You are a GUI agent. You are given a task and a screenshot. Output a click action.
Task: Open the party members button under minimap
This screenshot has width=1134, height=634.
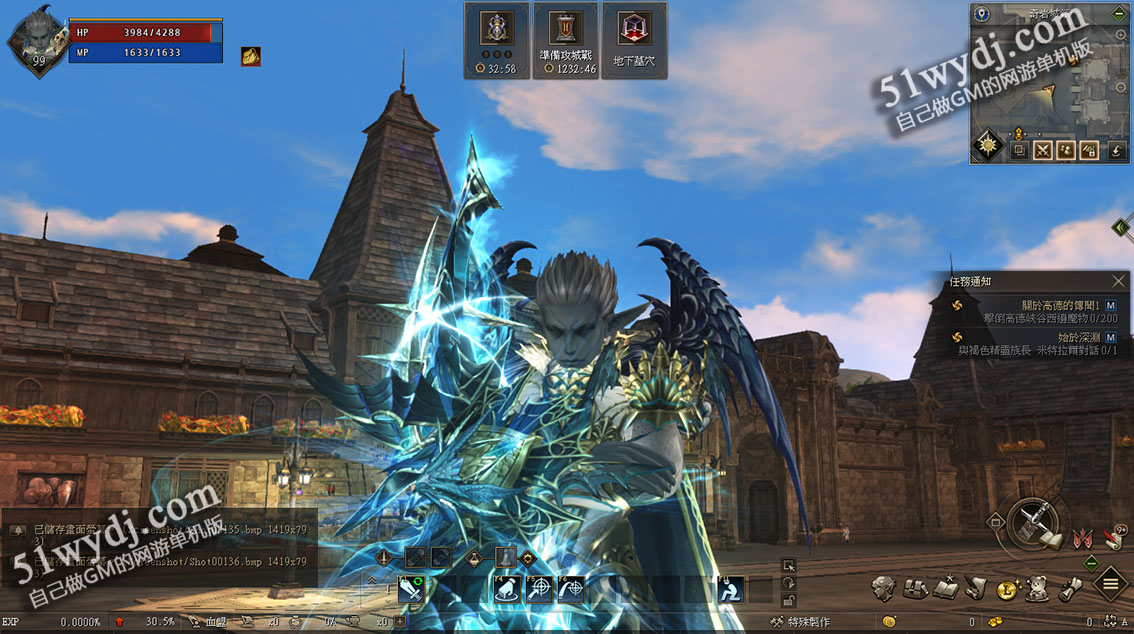[x=1067, y=151]
